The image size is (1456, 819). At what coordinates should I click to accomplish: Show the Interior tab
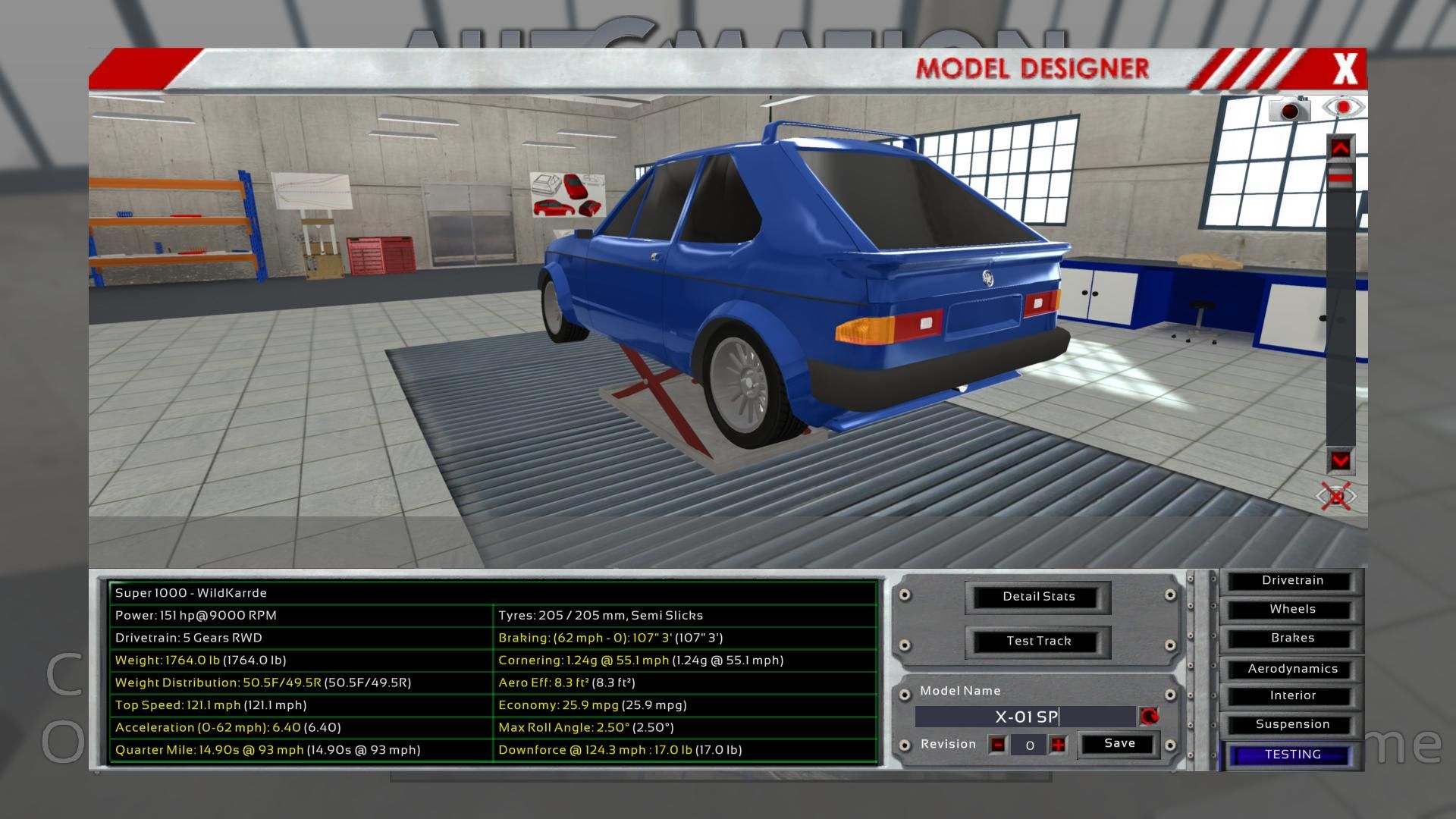1291,696
